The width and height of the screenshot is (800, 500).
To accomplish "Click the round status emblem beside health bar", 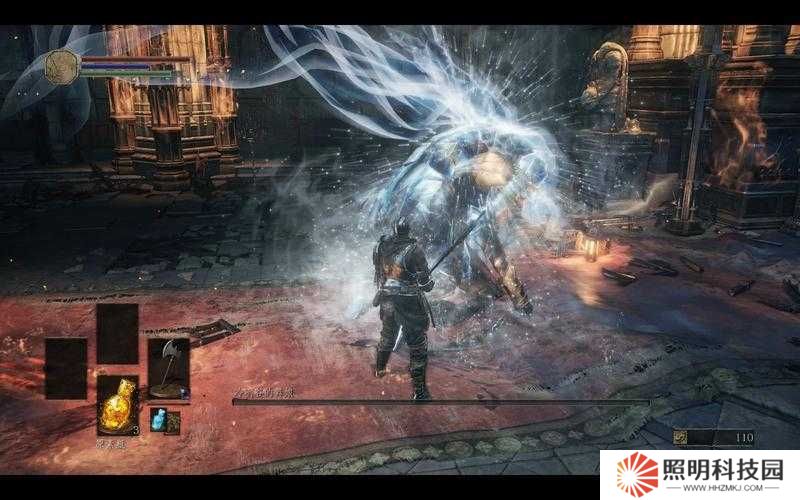I will pos(62,67).
